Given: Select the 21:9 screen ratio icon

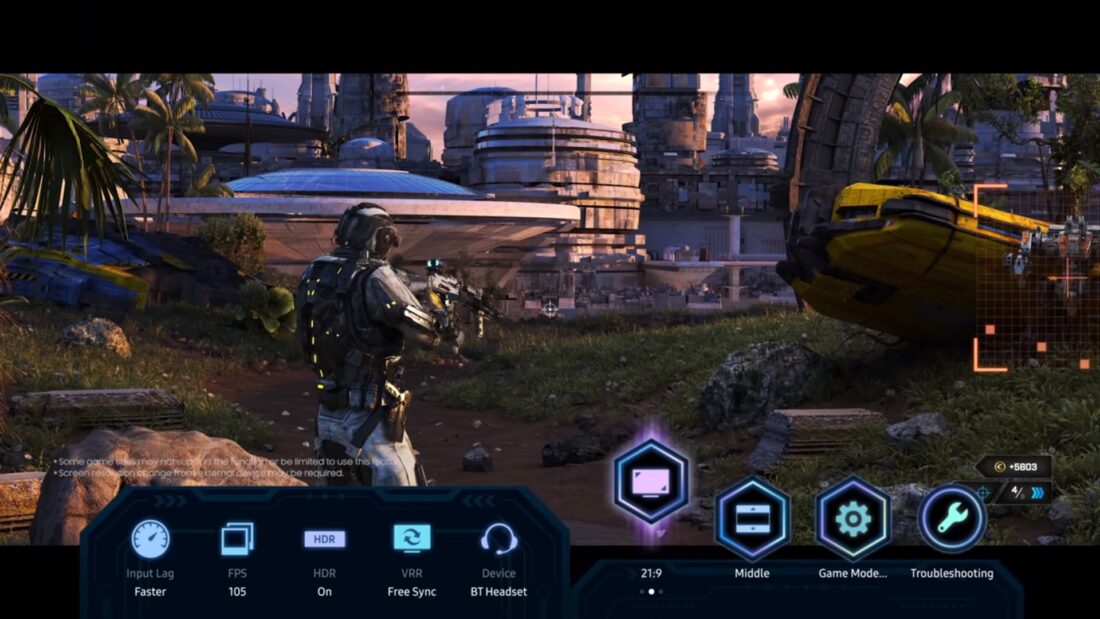Looking at the screenshot, I should [x=651, y=482].
